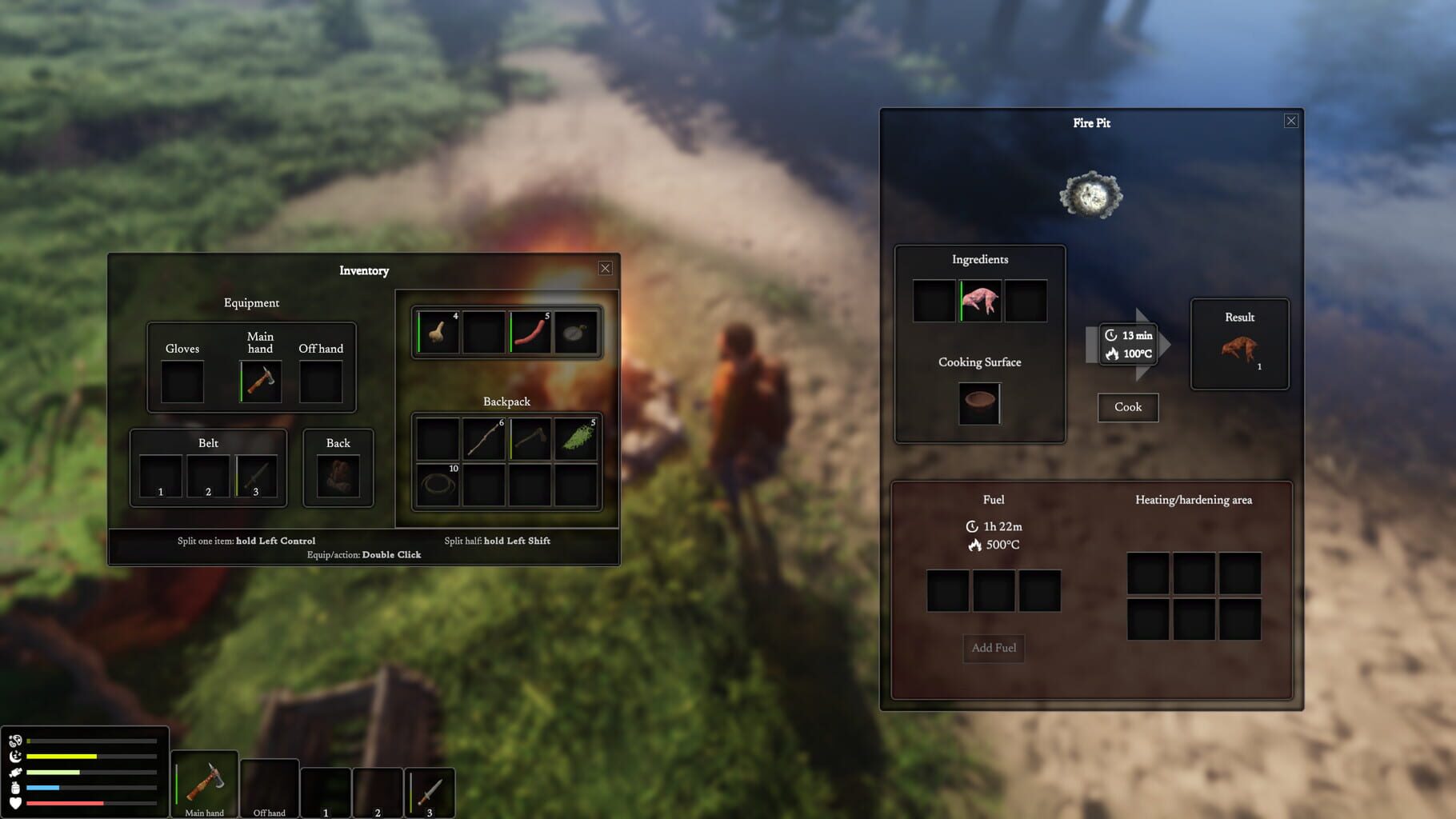Select the raw pig in the Ingredients slot

(981, 299)
